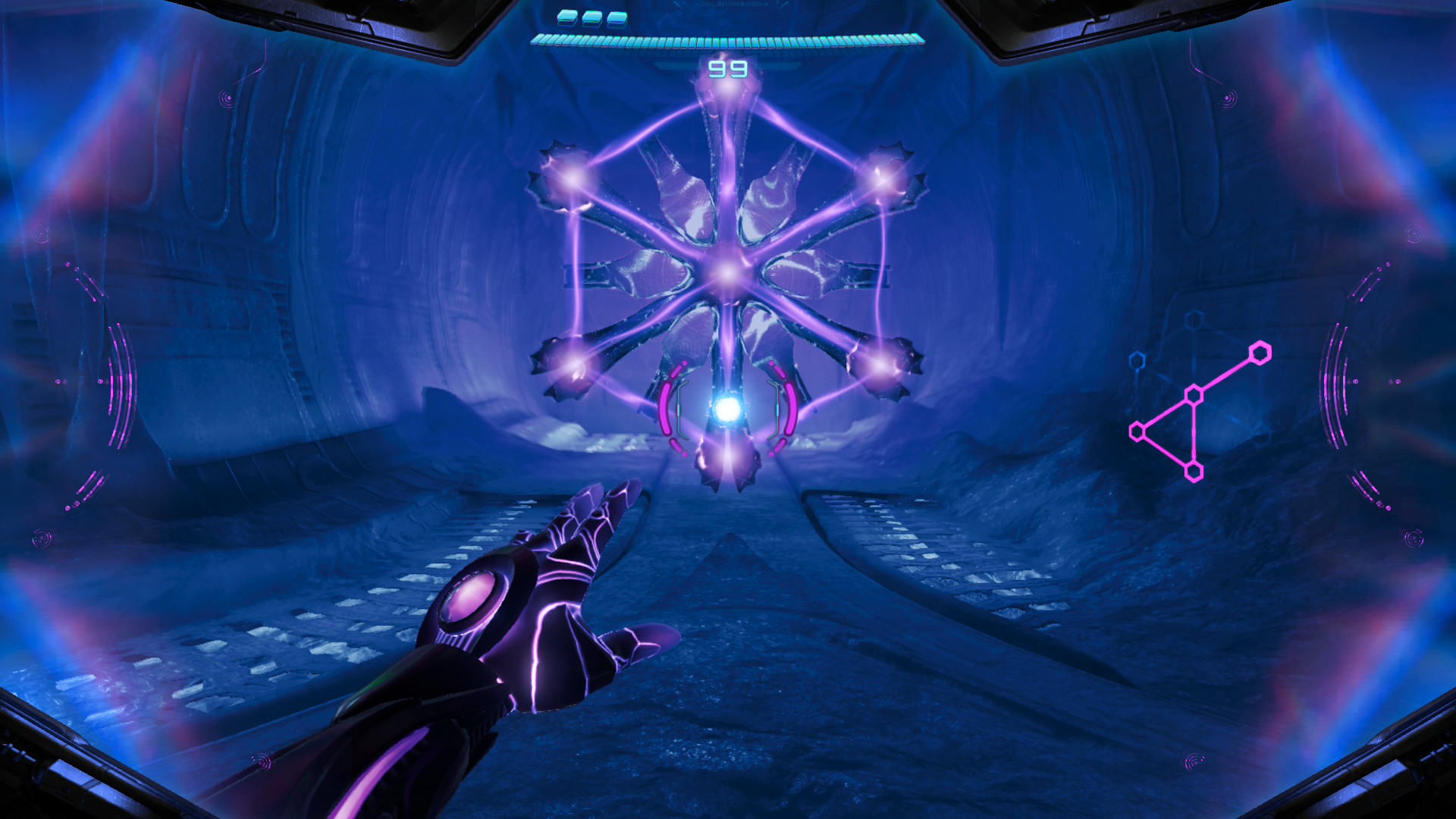The height and width of the screenshot is (819, 1456).
Task: Open the pink hexagon-node minimap
Action: click(x=1197, y=412)
